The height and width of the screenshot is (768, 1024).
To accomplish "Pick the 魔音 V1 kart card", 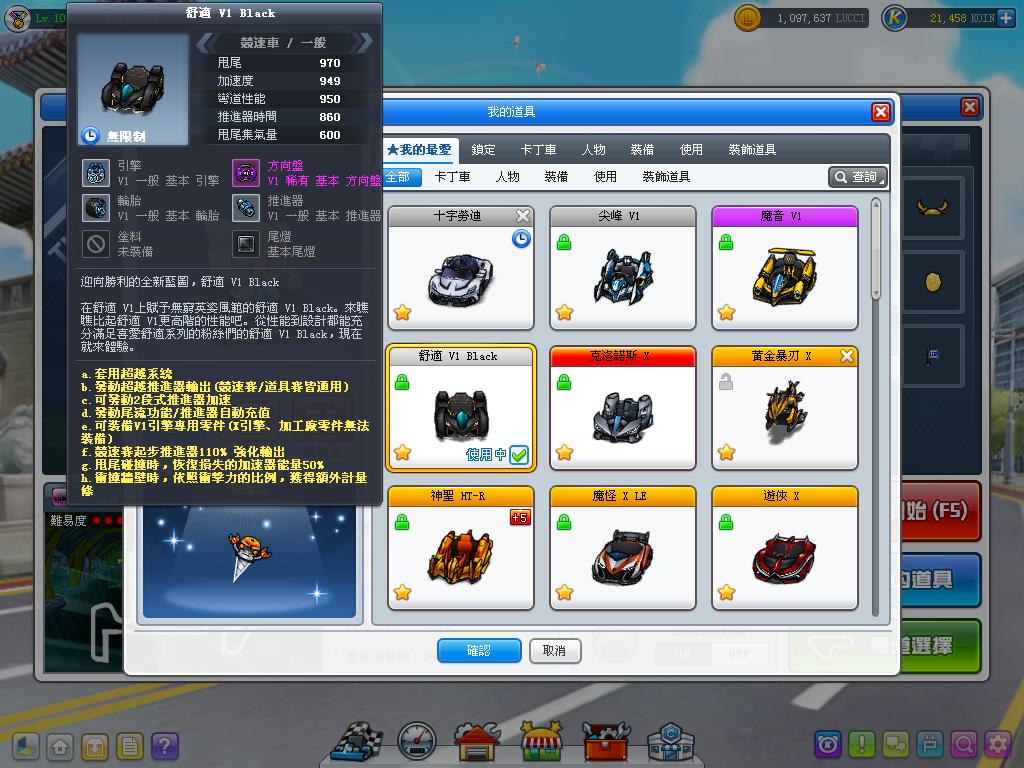I will pos(784,269).
